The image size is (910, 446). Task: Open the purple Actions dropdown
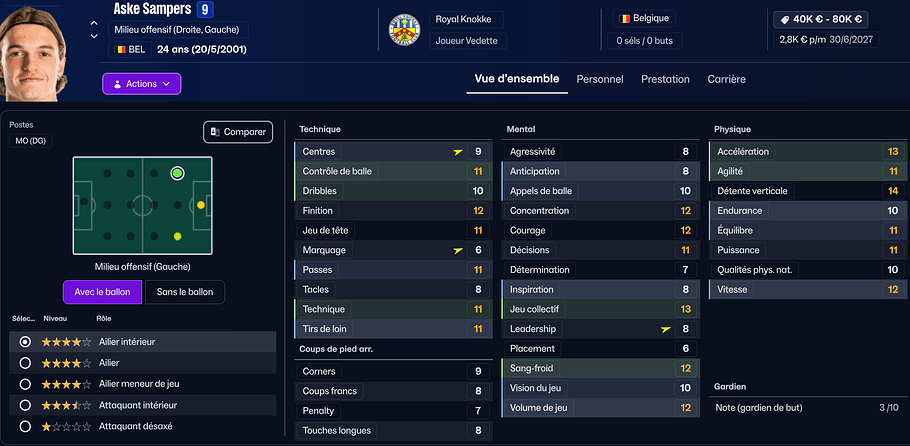pyautogui.click(x=141, y=84)
